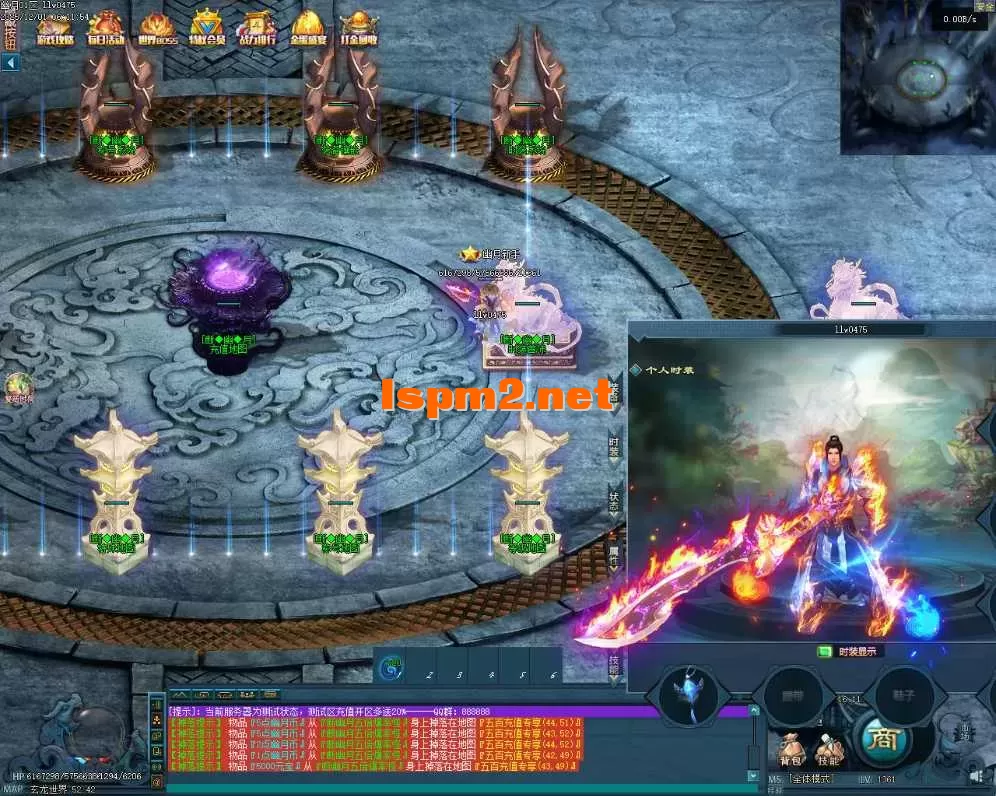
Task: Open the 游戏攻略 game guide icon
Action: click(54, 29)
